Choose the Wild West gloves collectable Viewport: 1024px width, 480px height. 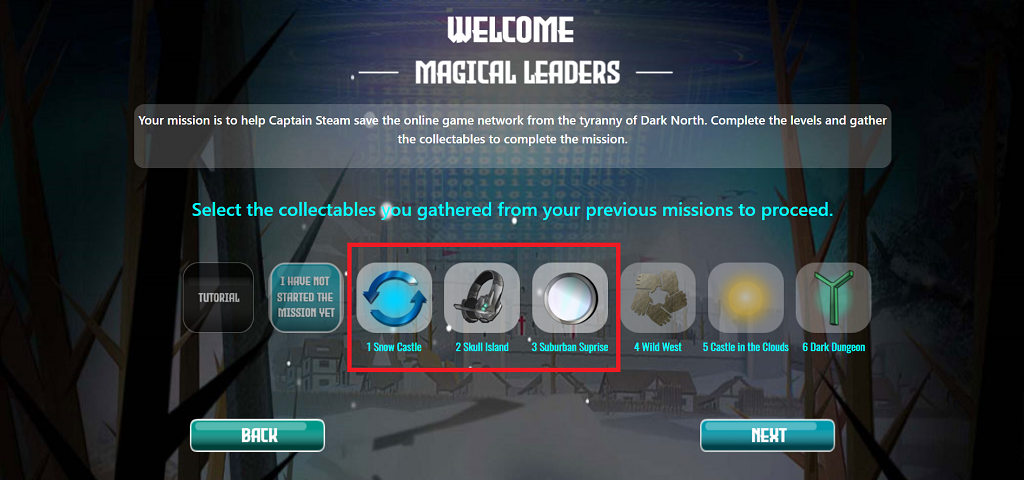[x=657, y=298]
